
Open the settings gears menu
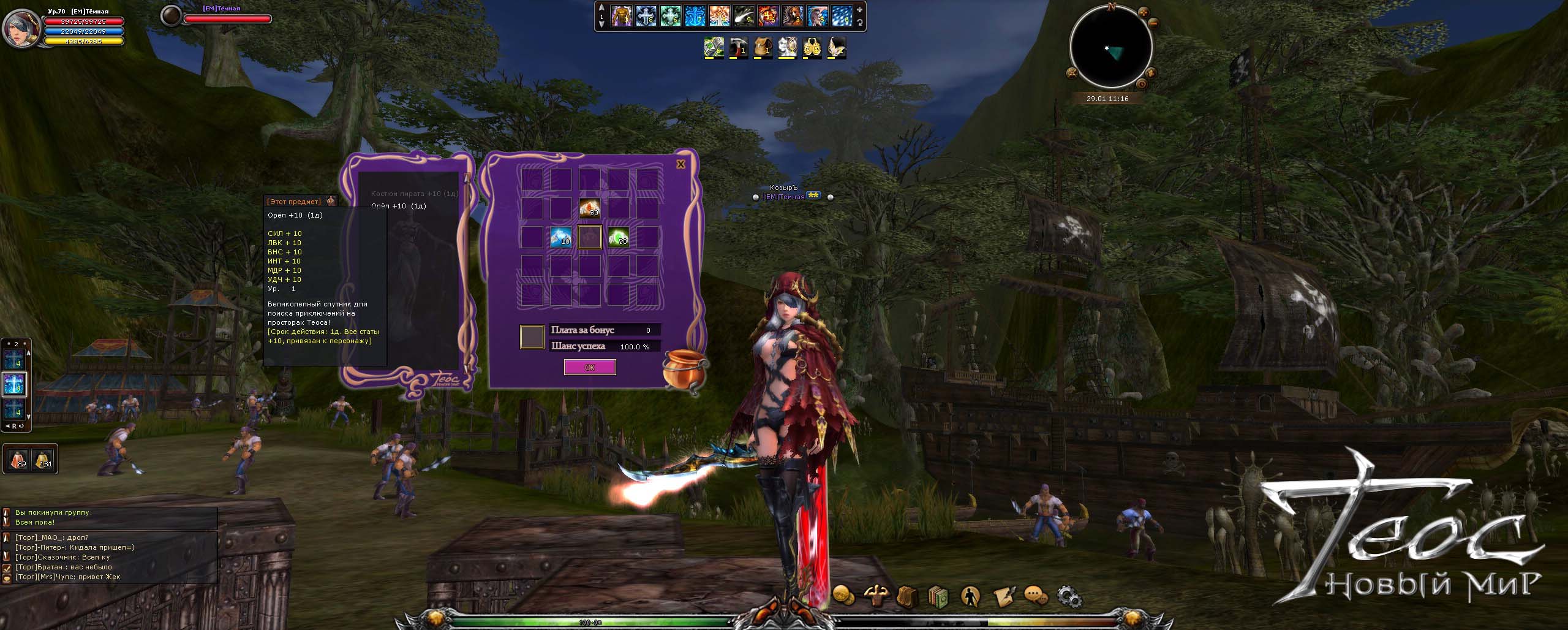pyautogui.click(x=1068, y=596)
